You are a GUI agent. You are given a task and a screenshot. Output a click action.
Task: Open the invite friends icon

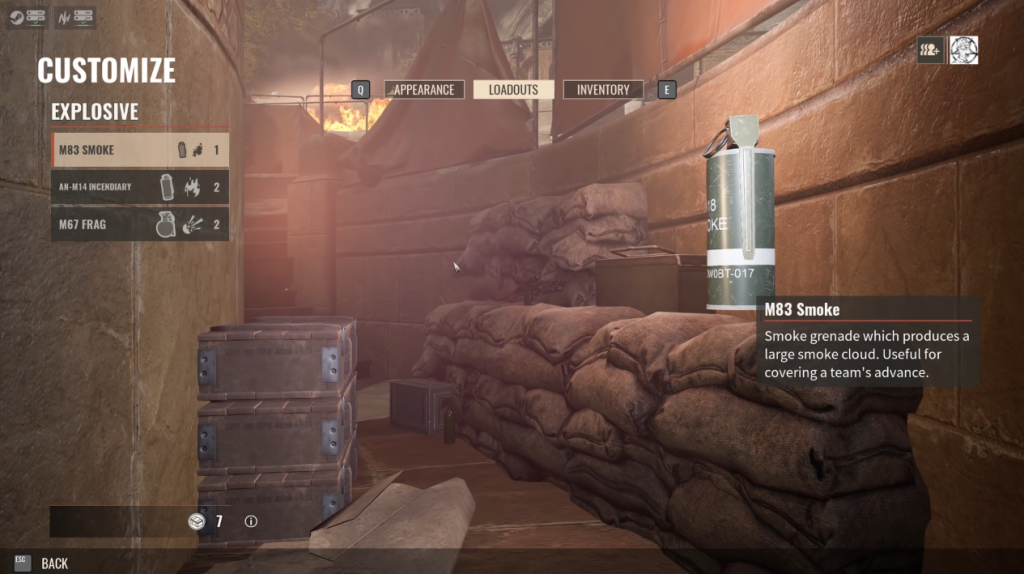tap(931, 50)
